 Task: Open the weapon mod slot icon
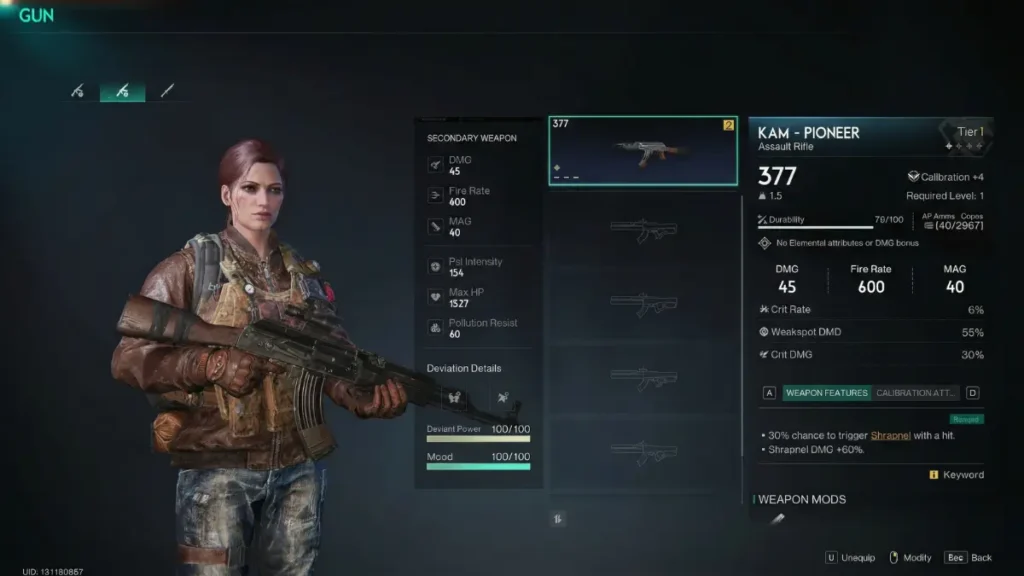pyautogui.click(x=778, y=518)
